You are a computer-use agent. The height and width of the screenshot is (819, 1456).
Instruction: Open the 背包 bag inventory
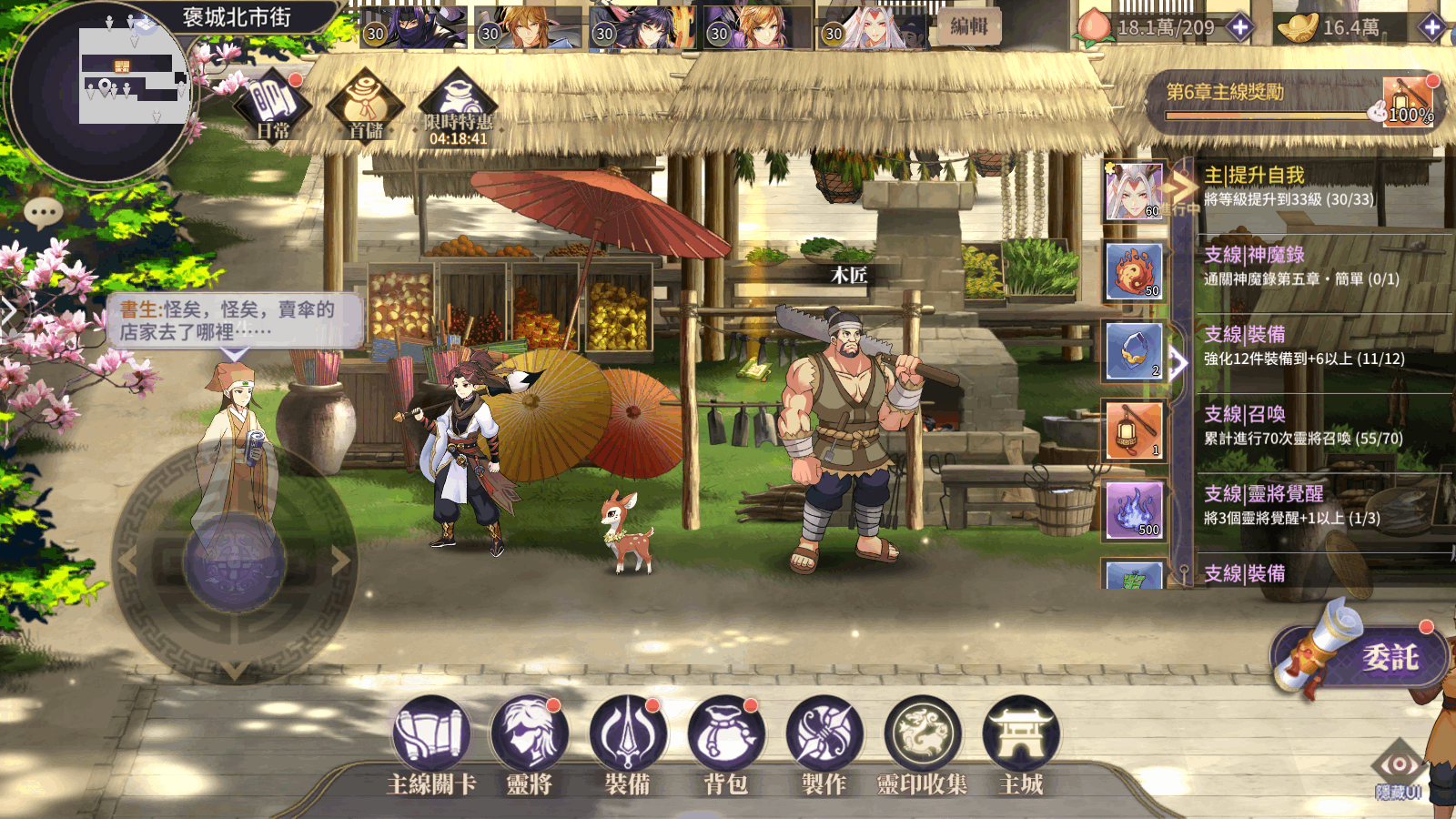pyautogui.click(x=725, y=735)
